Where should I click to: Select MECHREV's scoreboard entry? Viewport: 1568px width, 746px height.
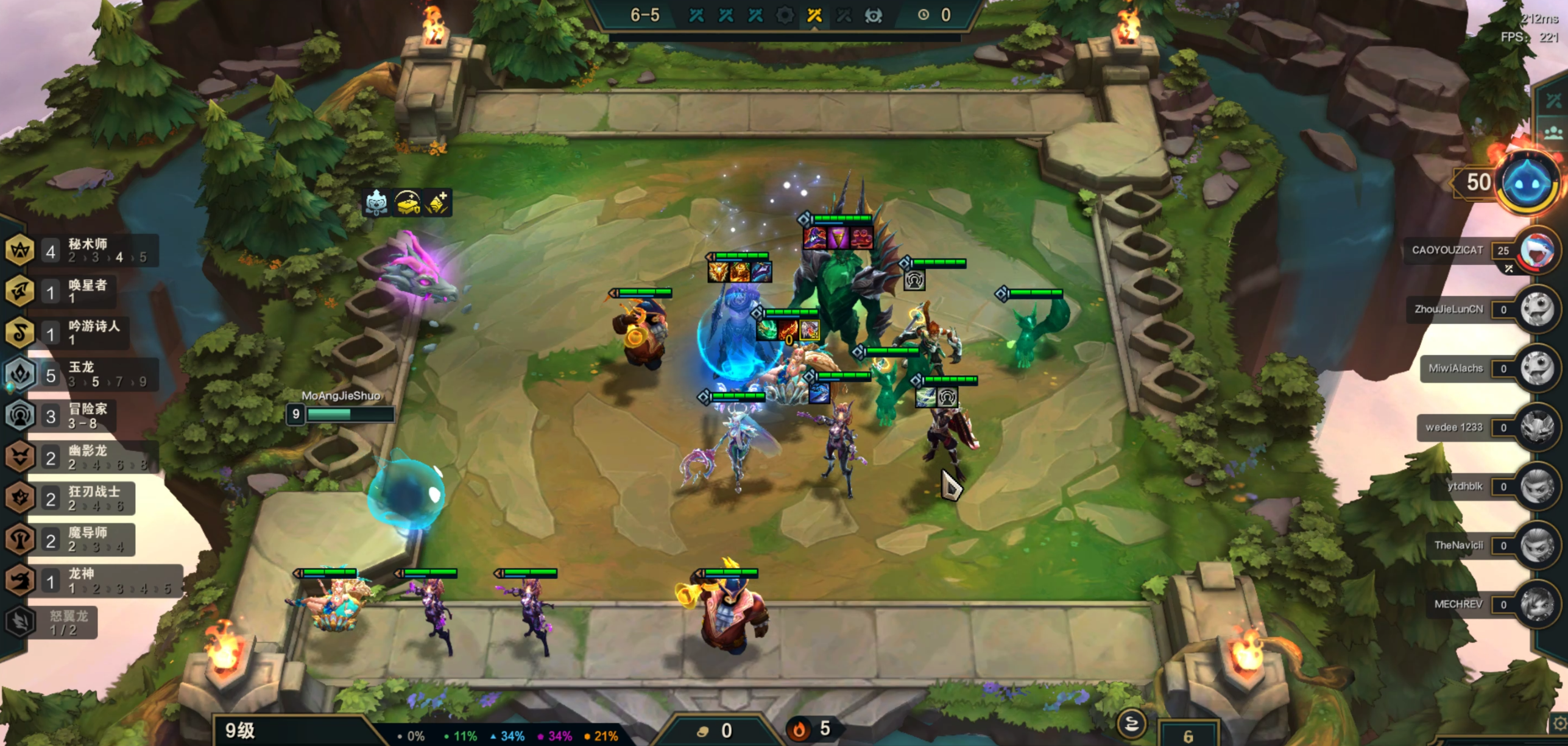pos(1536,604)
